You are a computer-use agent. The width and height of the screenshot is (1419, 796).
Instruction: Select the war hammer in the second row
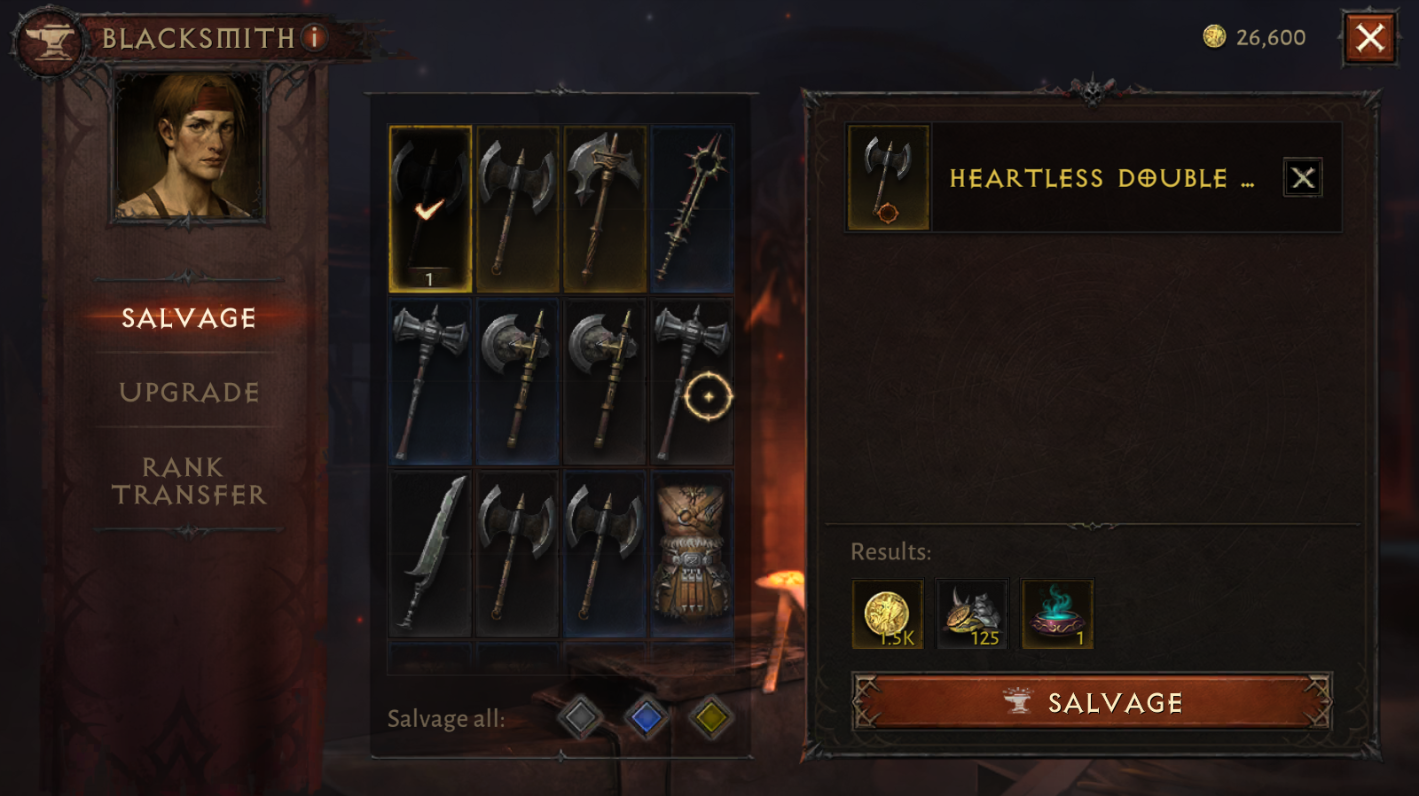[429, 380]
